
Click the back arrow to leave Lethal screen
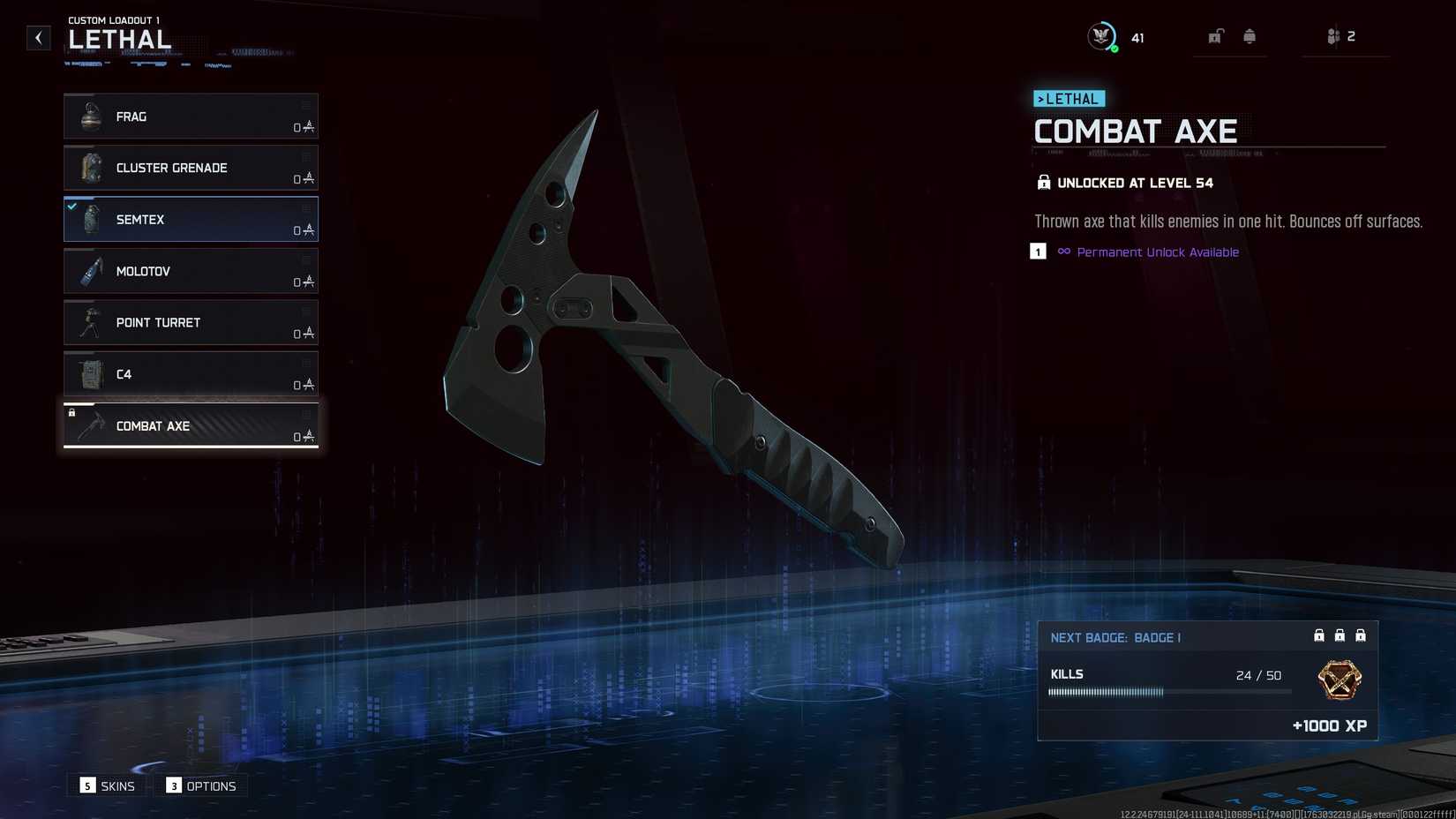click(38, 37)
